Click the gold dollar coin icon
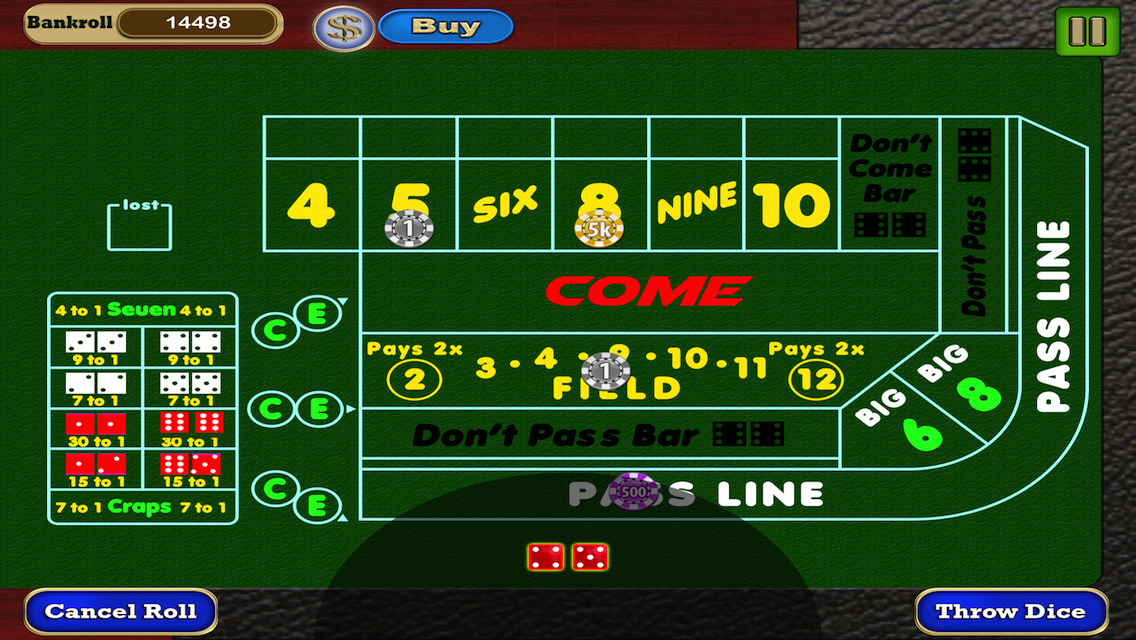 coord(344,27)
